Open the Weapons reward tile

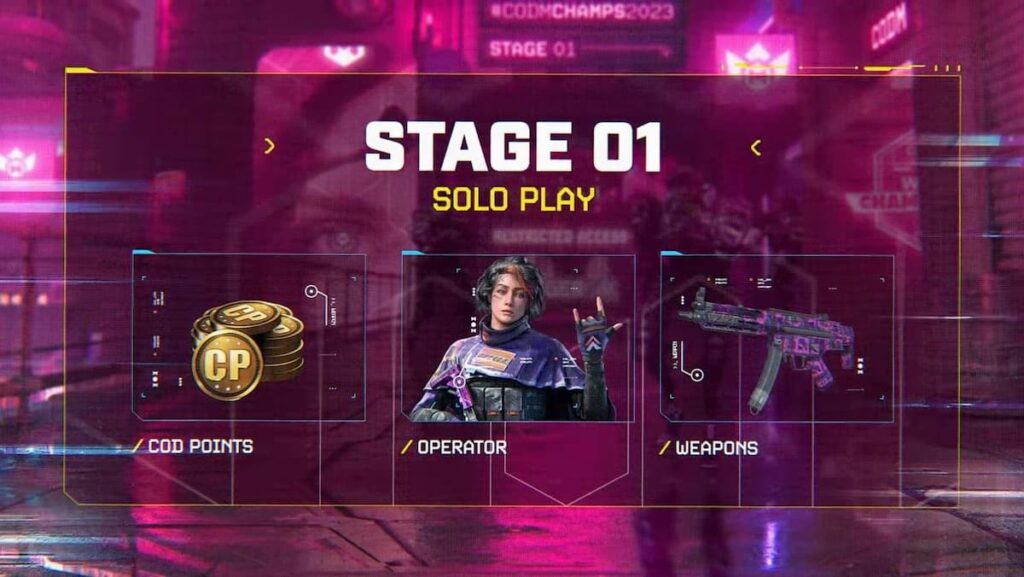click(x=777, y=338)
